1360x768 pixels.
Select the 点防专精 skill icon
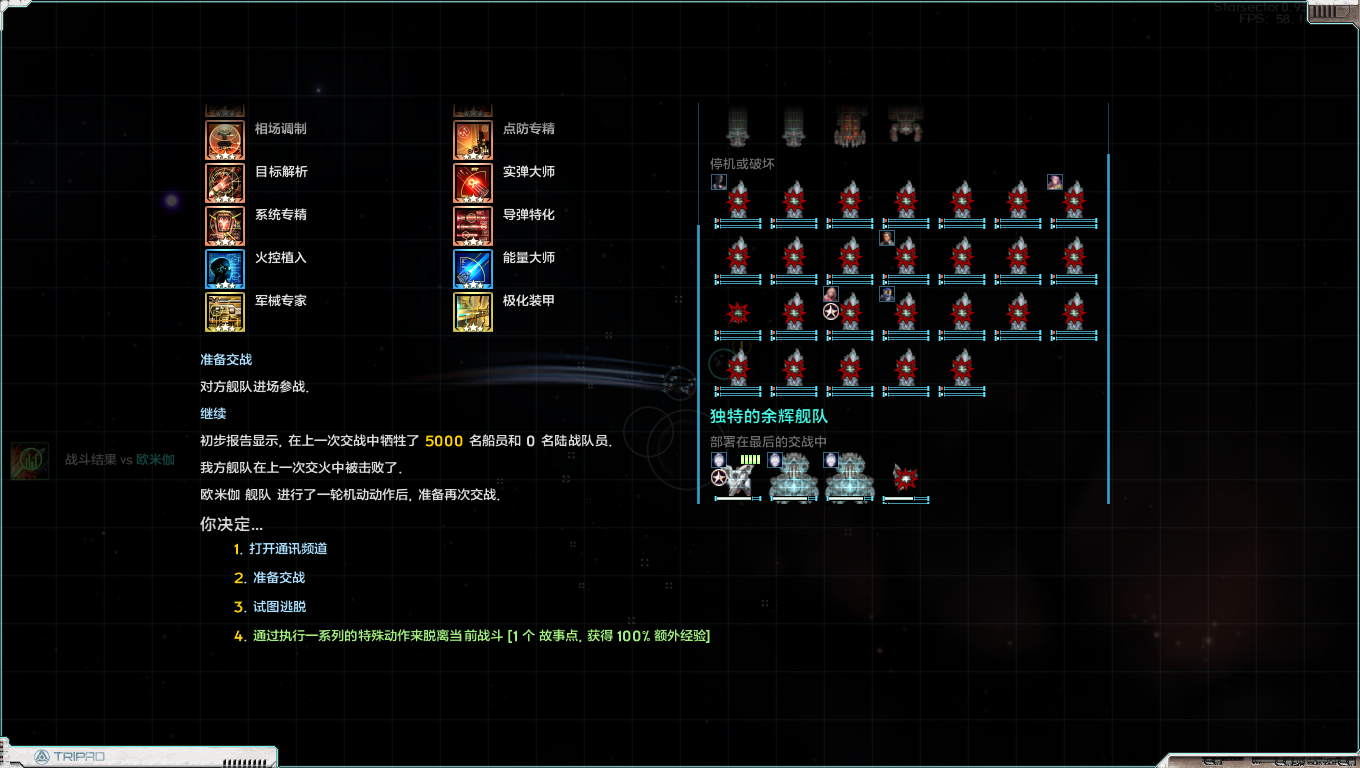point(472,138)
